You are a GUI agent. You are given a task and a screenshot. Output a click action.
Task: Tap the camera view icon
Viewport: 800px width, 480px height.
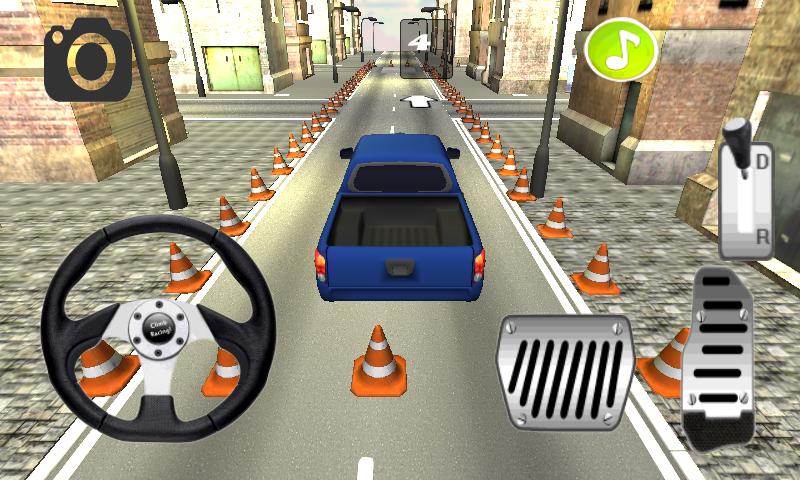tap(87, 59)
